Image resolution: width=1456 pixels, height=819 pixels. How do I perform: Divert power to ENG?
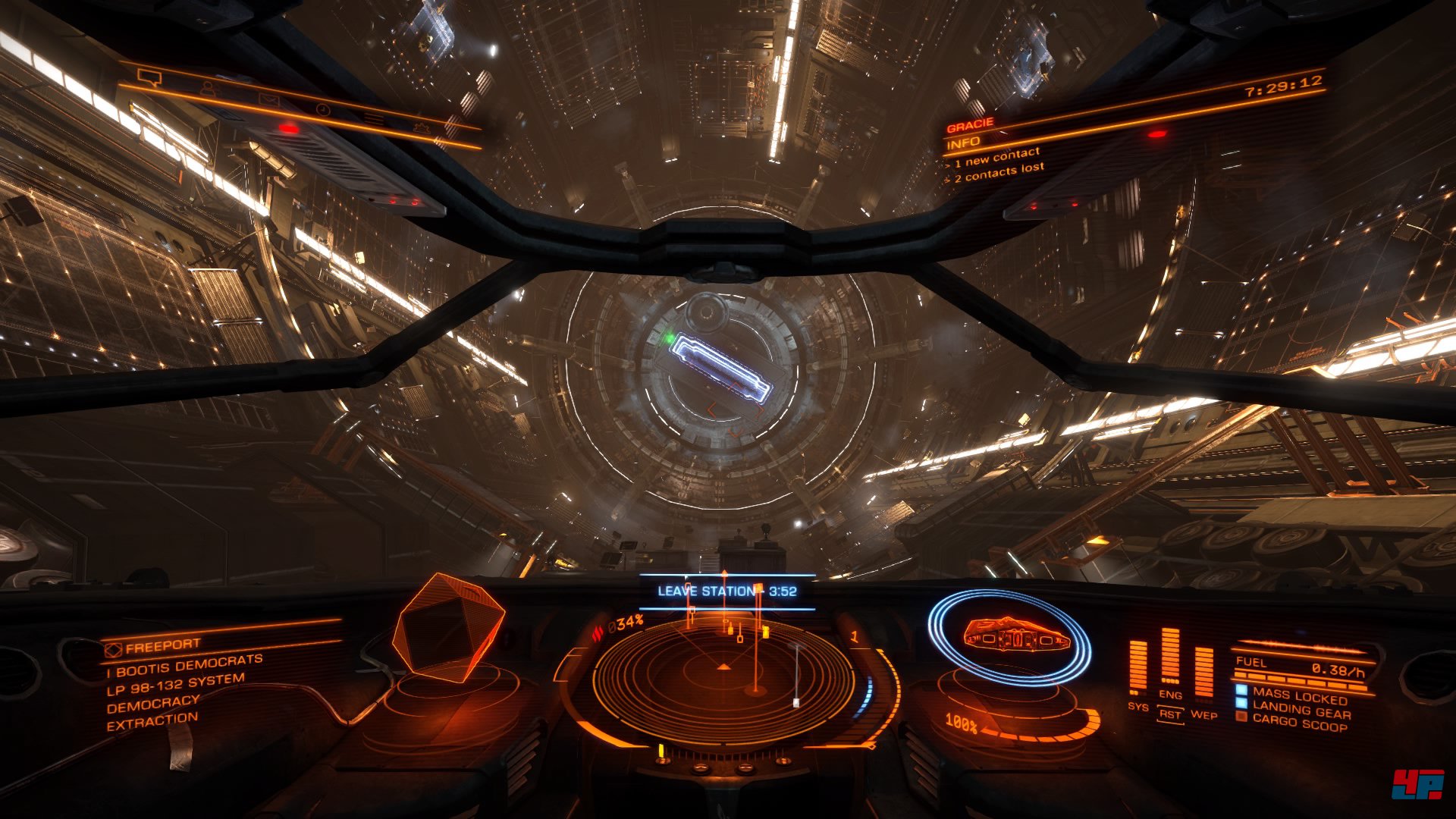[1170, 694]
